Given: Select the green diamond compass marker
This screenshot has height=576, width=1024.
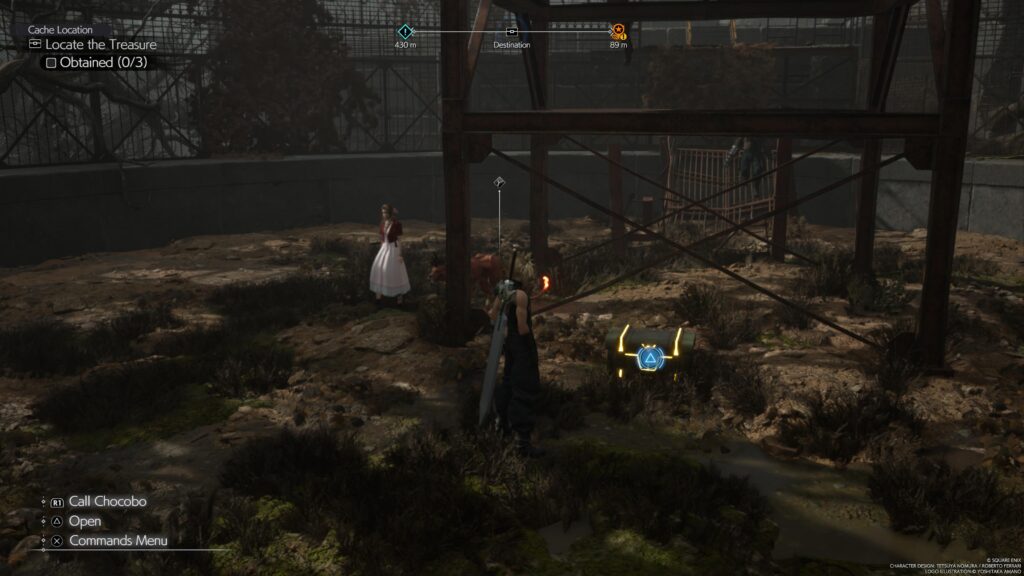Looking at the screenshot, I should 404,31.
